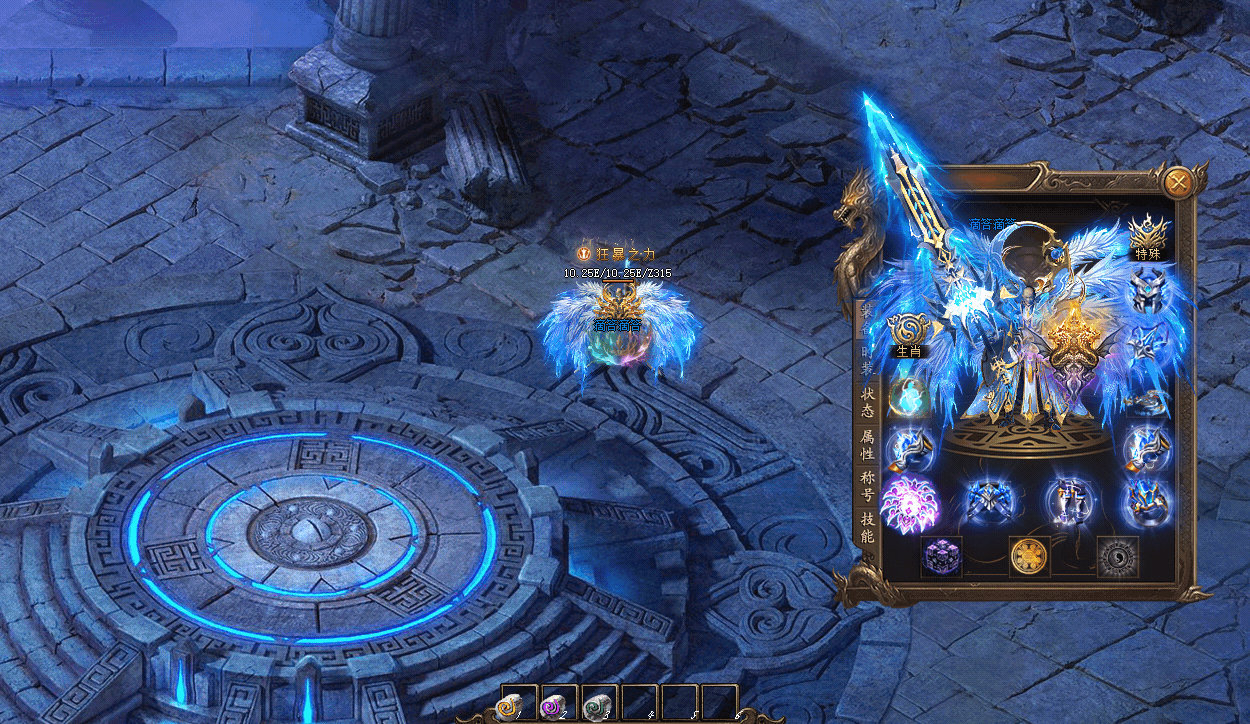
Task: Close the character equipment panel
Action: coord(1177,182)
